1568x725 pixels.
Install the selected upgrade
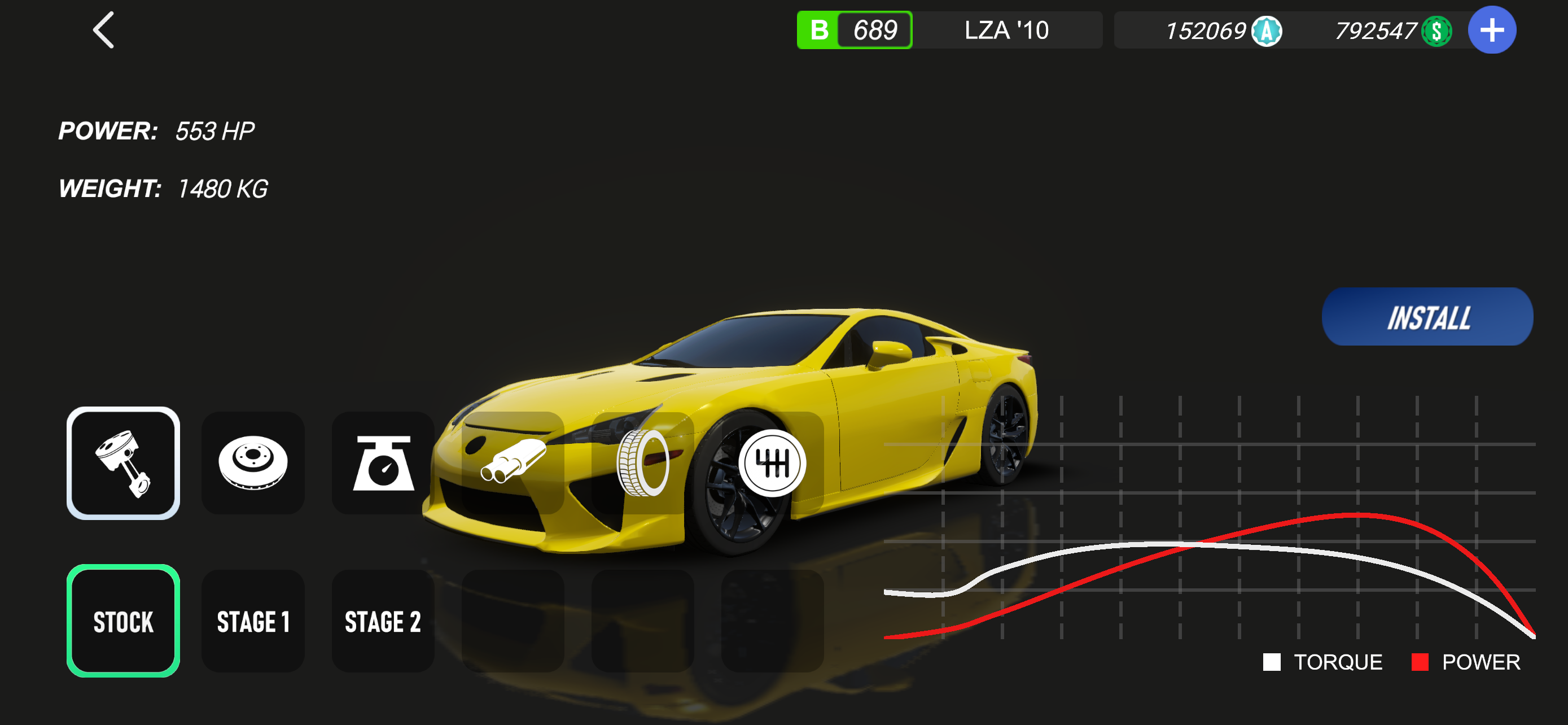(x=1427, y=317)
